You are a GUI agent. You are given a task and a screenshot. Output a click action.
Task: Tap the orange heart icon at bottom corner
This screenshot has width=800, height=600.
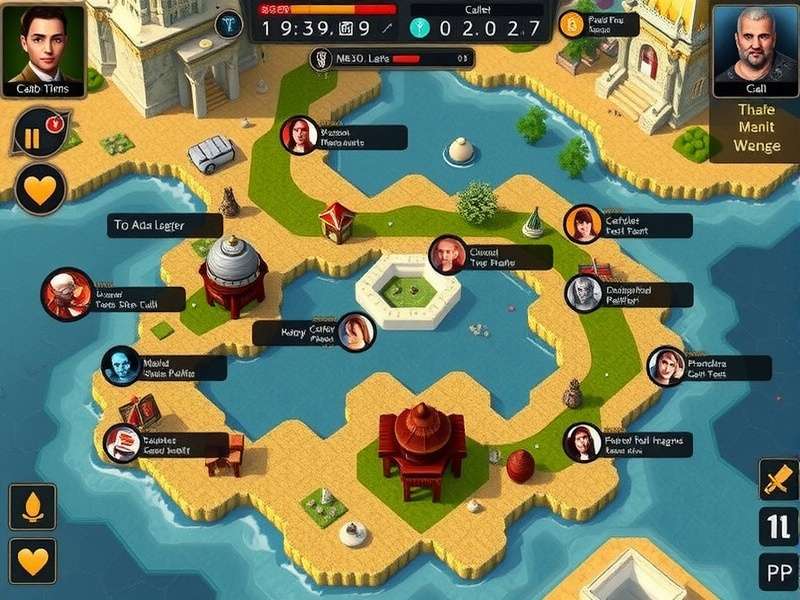(x=32, y=560)
